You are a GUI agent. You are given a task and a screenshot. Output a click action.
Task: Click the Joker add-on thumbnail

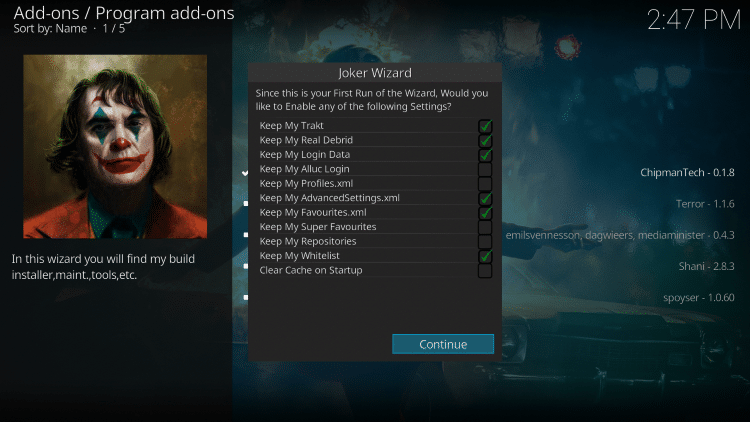[x=115, y=146]
